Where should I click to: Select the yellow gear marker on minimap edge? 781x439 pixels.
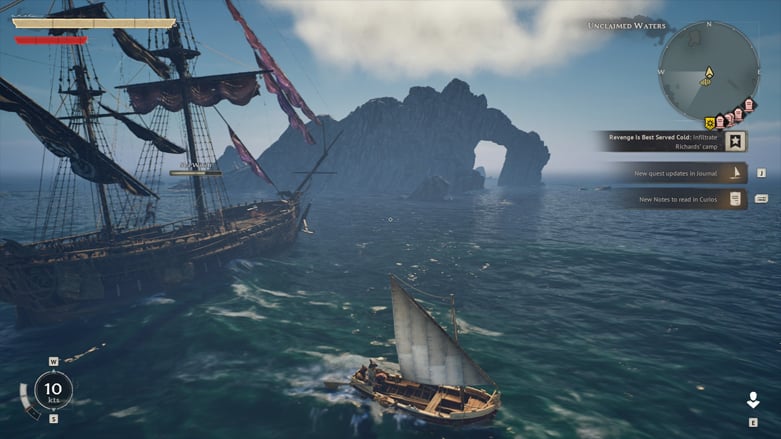[x=709, y=123]
